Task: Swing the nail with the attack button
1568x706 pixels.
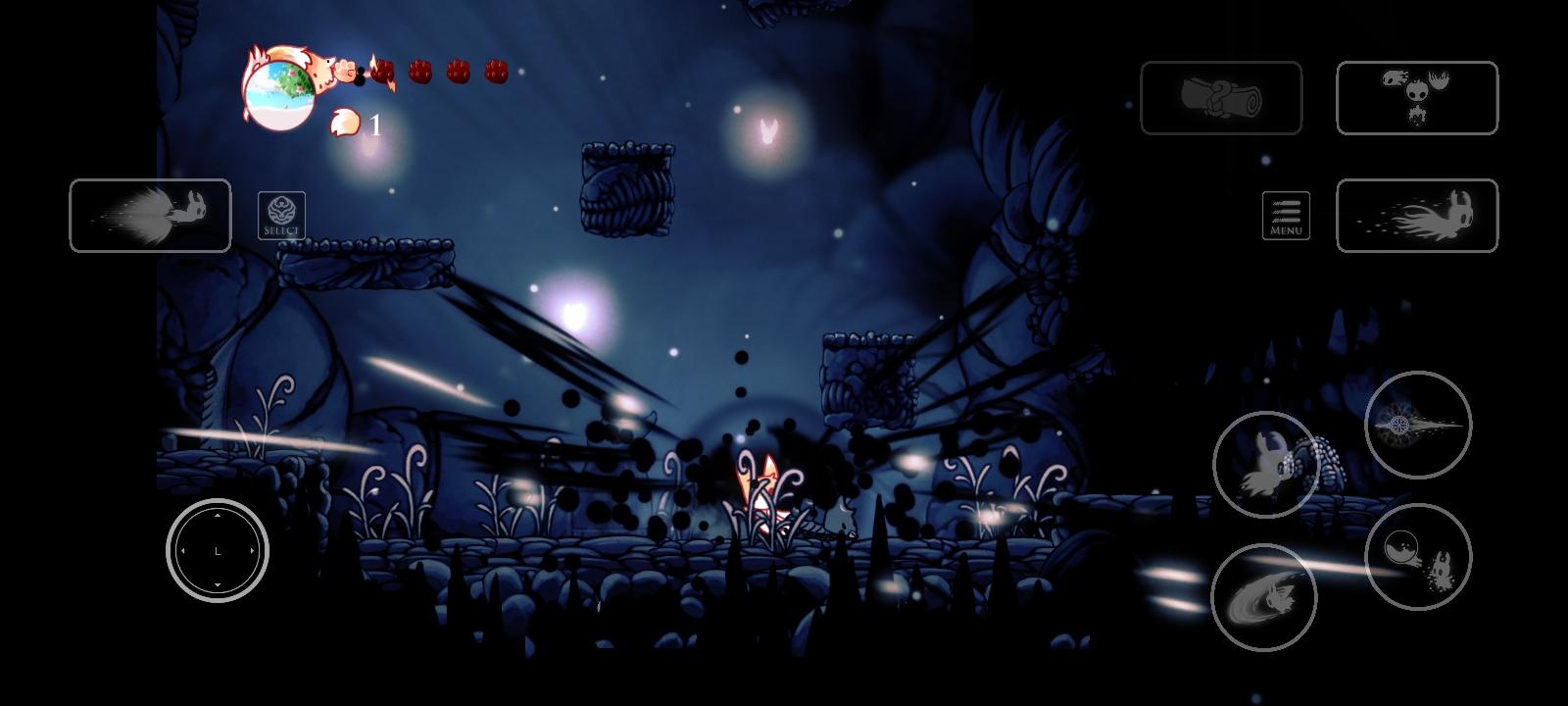Action: click(1418, 425)
